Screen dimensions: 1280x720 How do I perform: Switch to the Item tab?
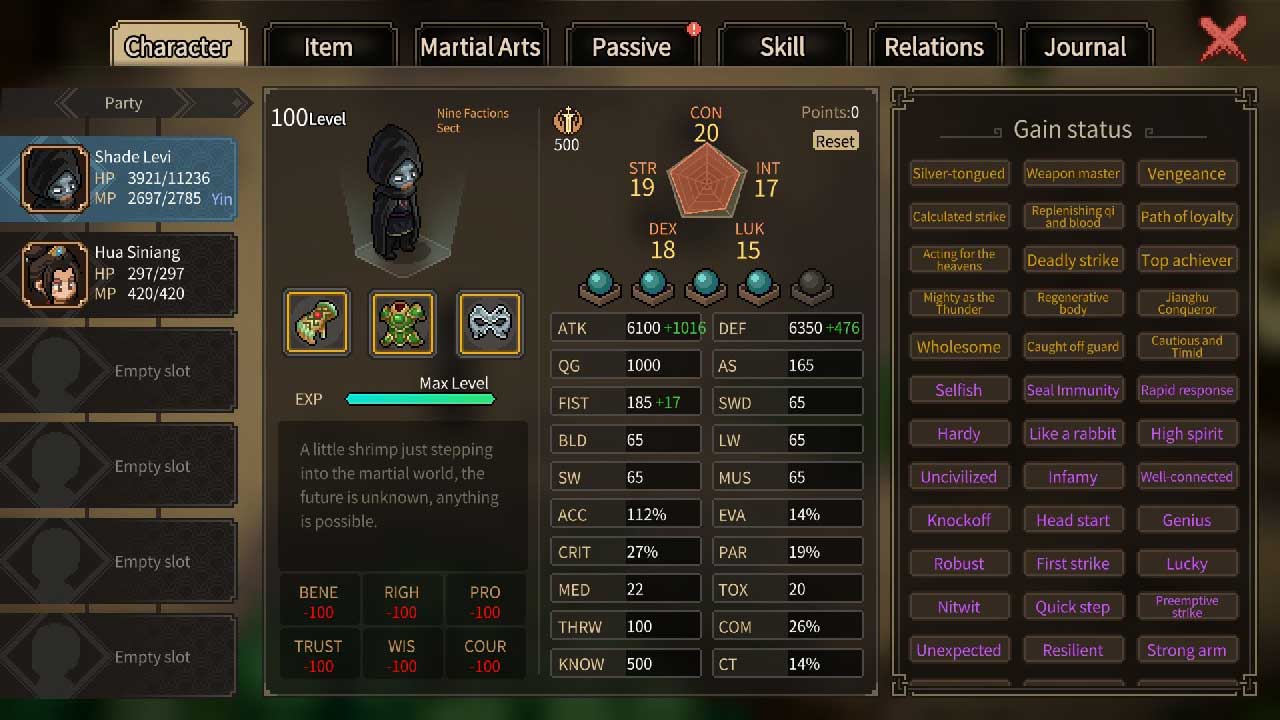(x=328, y=47)
